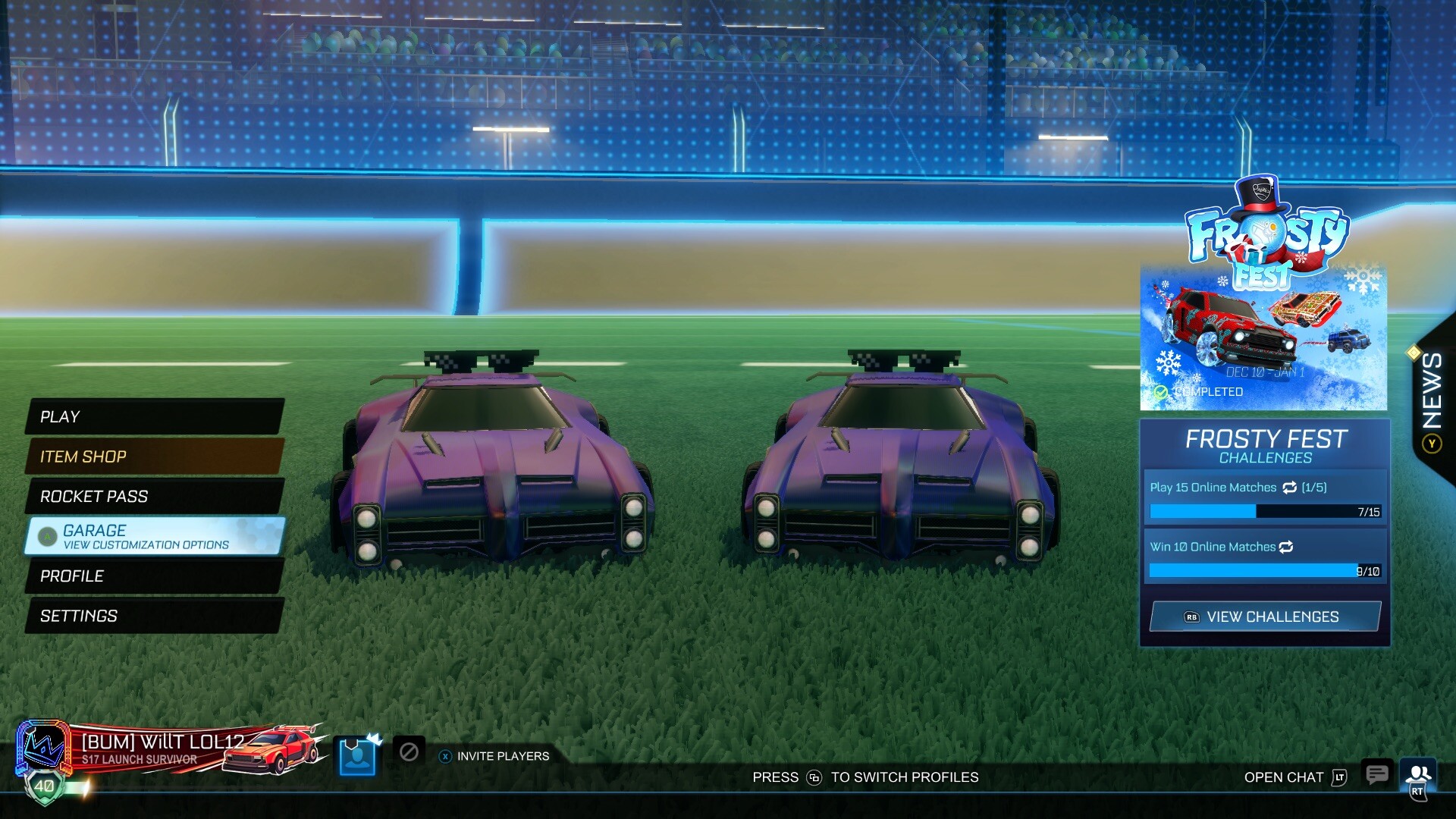Click Invite Players

coord(502,756)
